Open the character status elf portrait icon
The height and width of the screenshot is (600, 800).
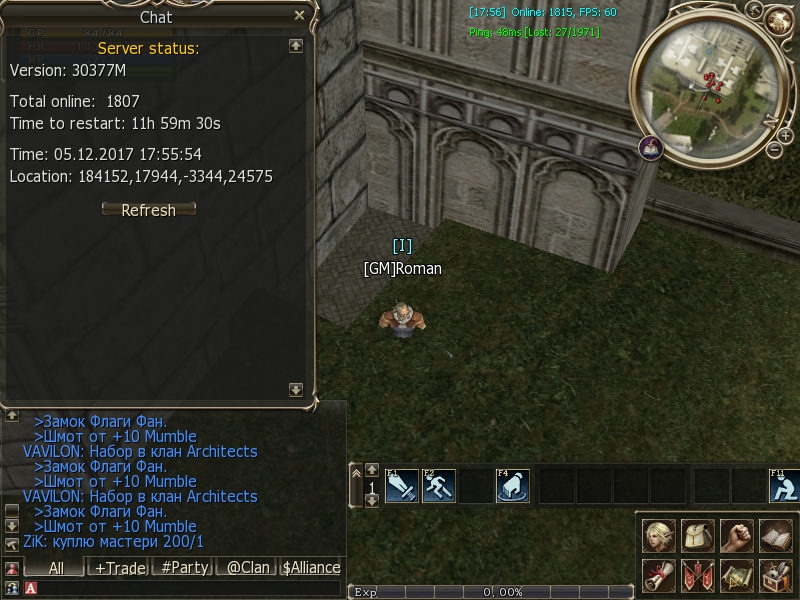pos(659,536)
